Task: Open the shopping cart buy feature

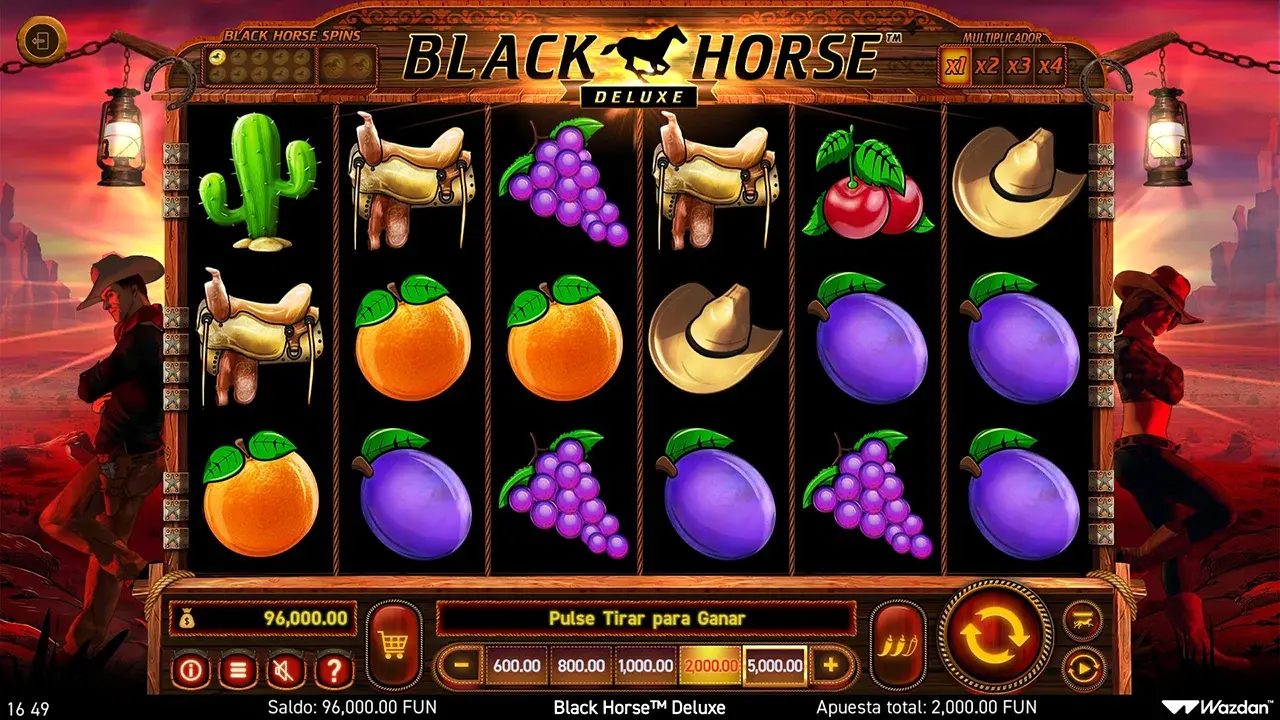Action: click(x=393, y=645)
